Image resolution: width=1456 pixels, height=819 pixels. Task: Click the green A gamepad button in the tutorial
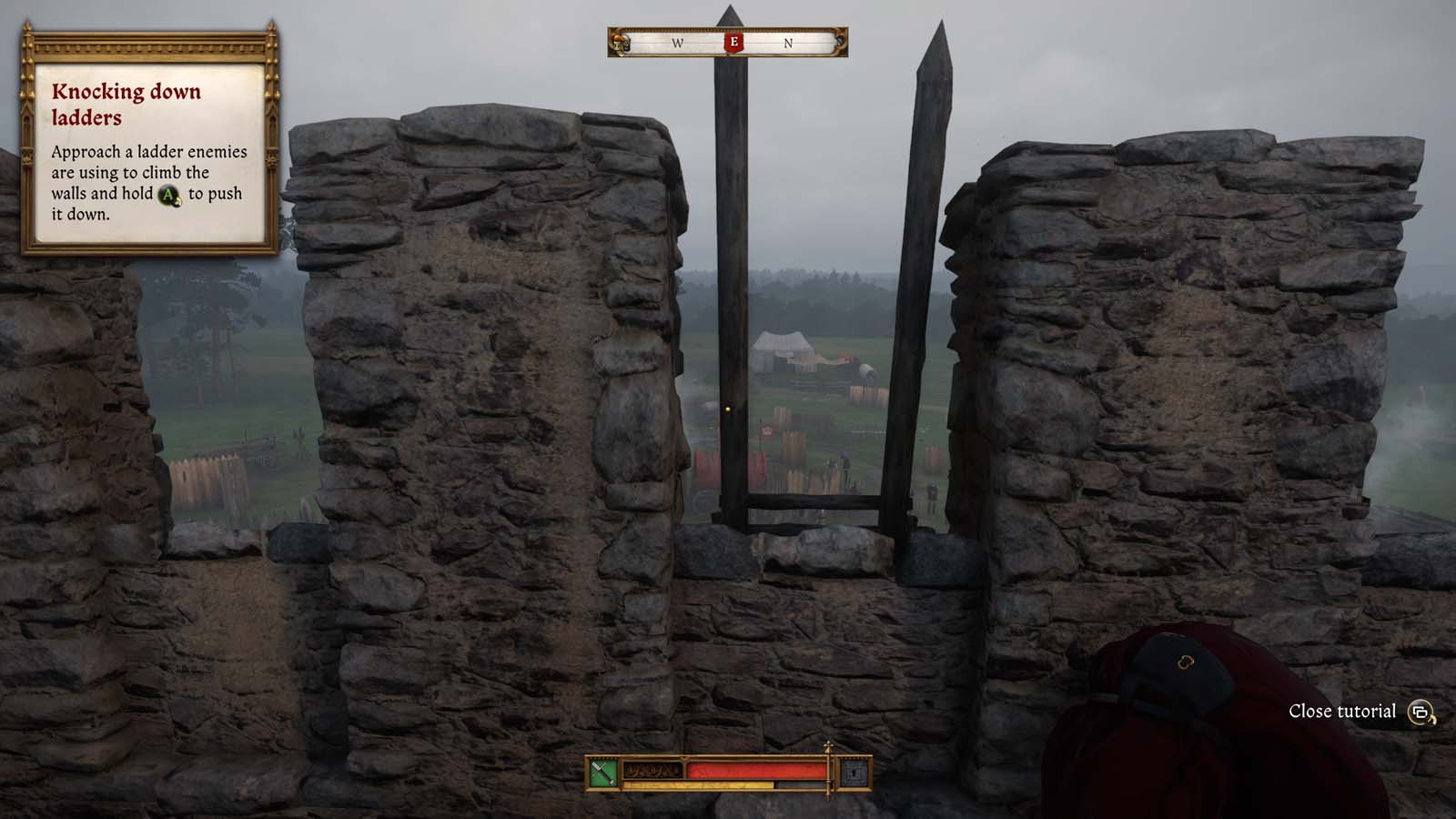168,194
